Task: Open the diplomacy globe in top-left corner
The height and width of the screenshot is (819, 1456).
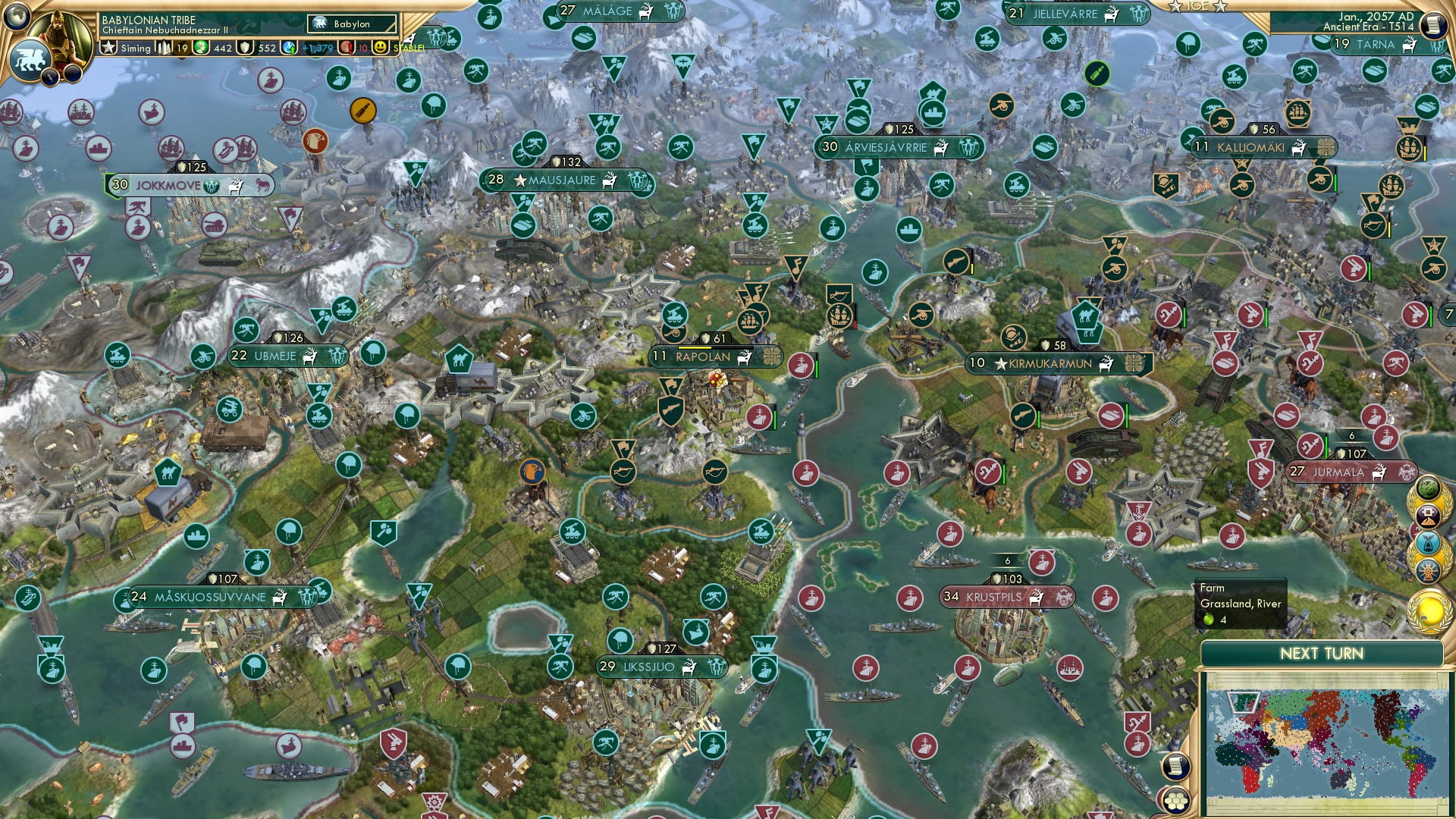Action: tap(17, 16)
